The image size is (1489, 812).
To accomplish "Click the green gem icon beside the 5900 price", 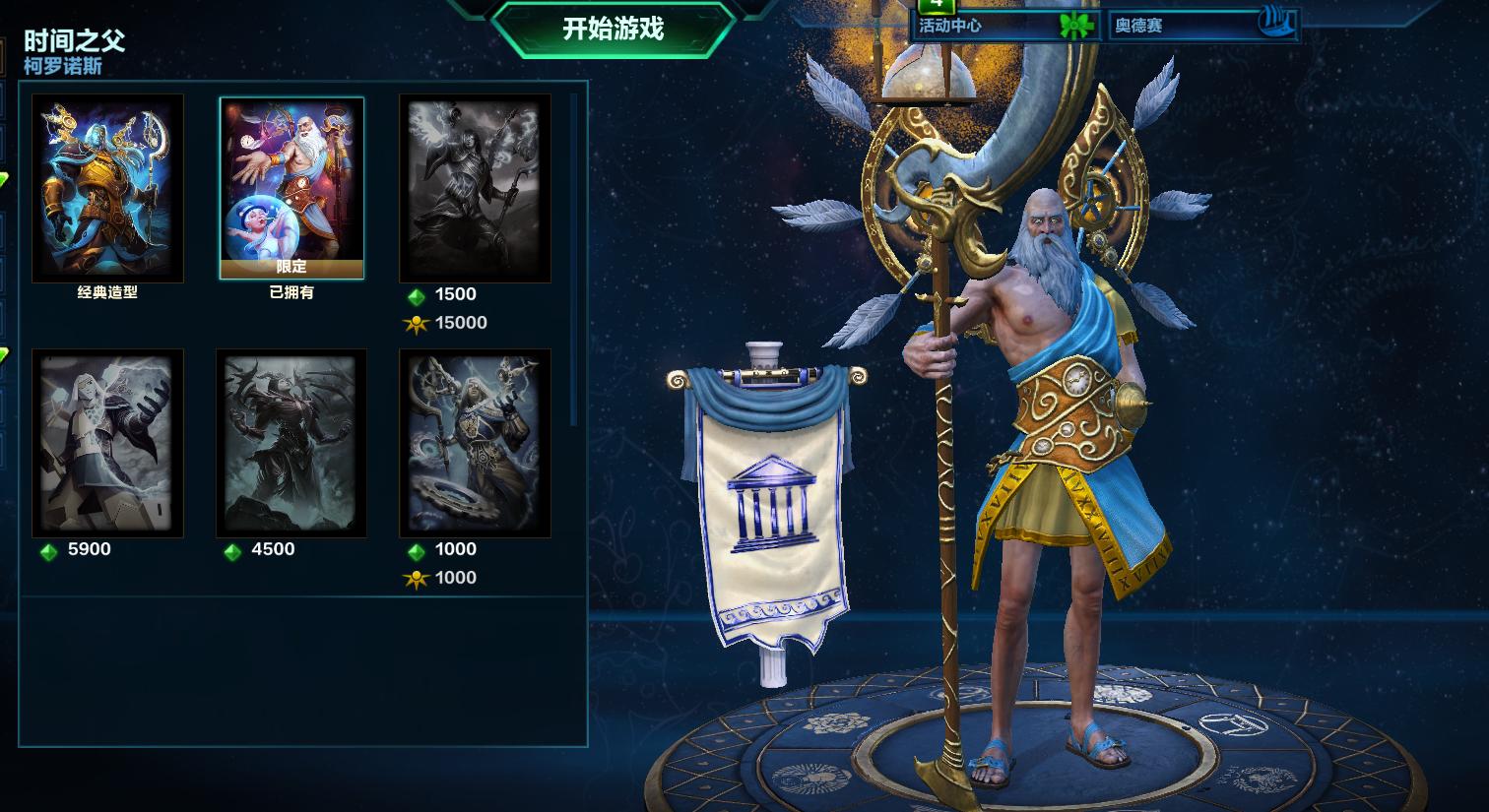I will (48, 549).
